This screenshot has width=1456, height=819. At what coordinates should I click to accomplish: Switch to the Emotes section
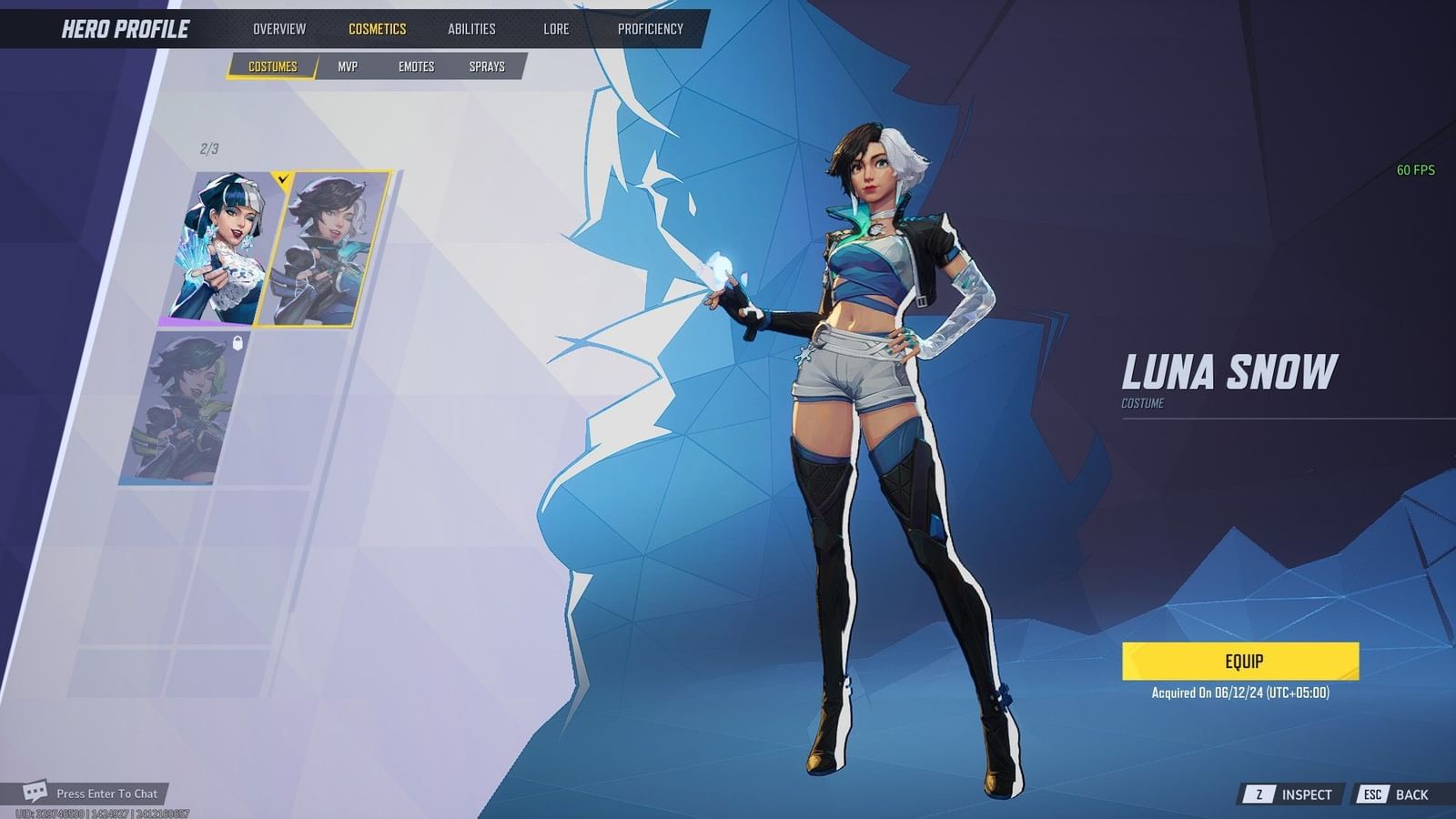[417, 66]
